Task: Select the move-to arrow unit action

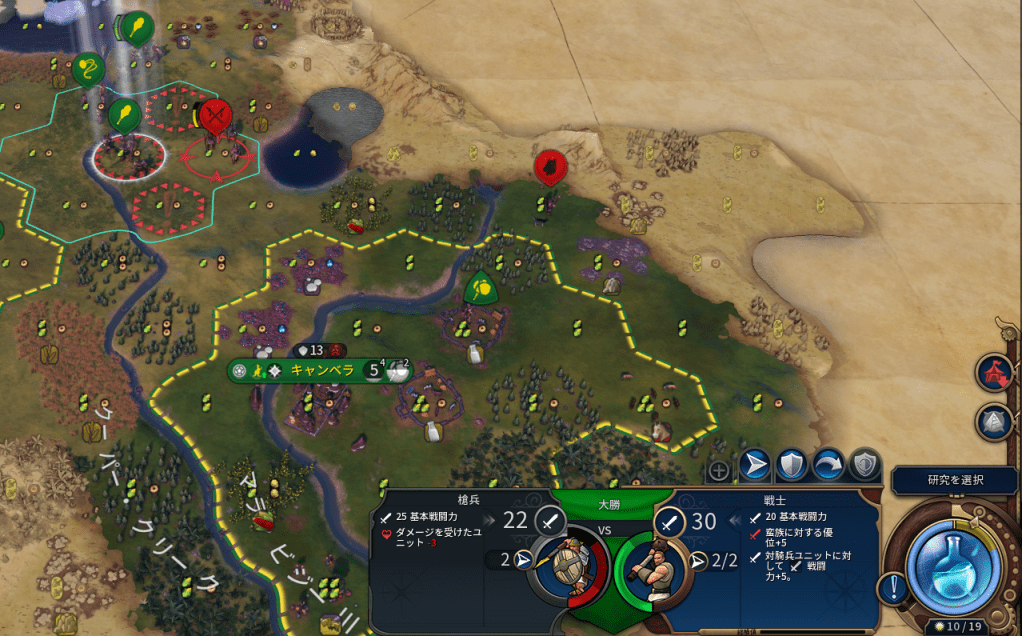Action: pos(755,465)
